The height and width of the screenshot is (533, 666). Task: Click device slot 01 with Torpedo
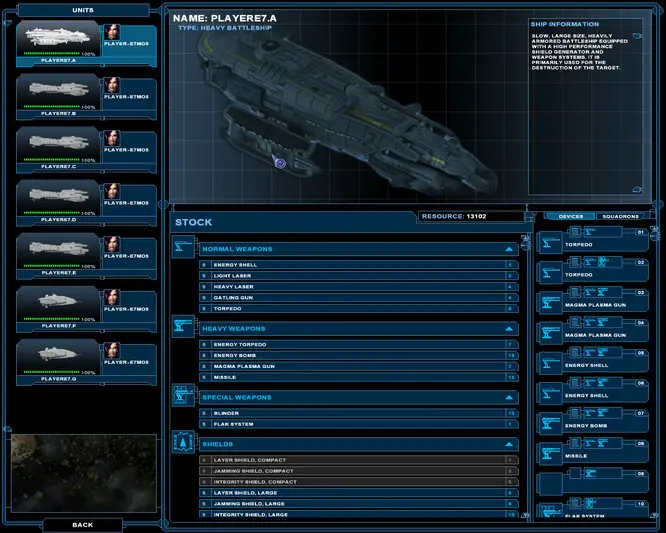point(593,239)
